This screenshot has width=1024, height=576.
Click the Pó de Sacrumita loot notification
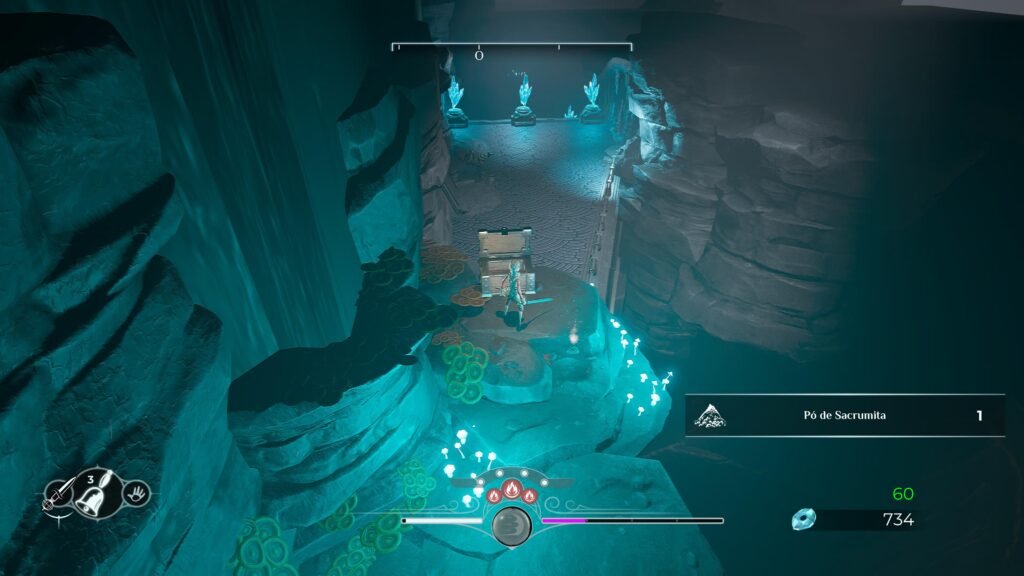click(x=845, y=416)
